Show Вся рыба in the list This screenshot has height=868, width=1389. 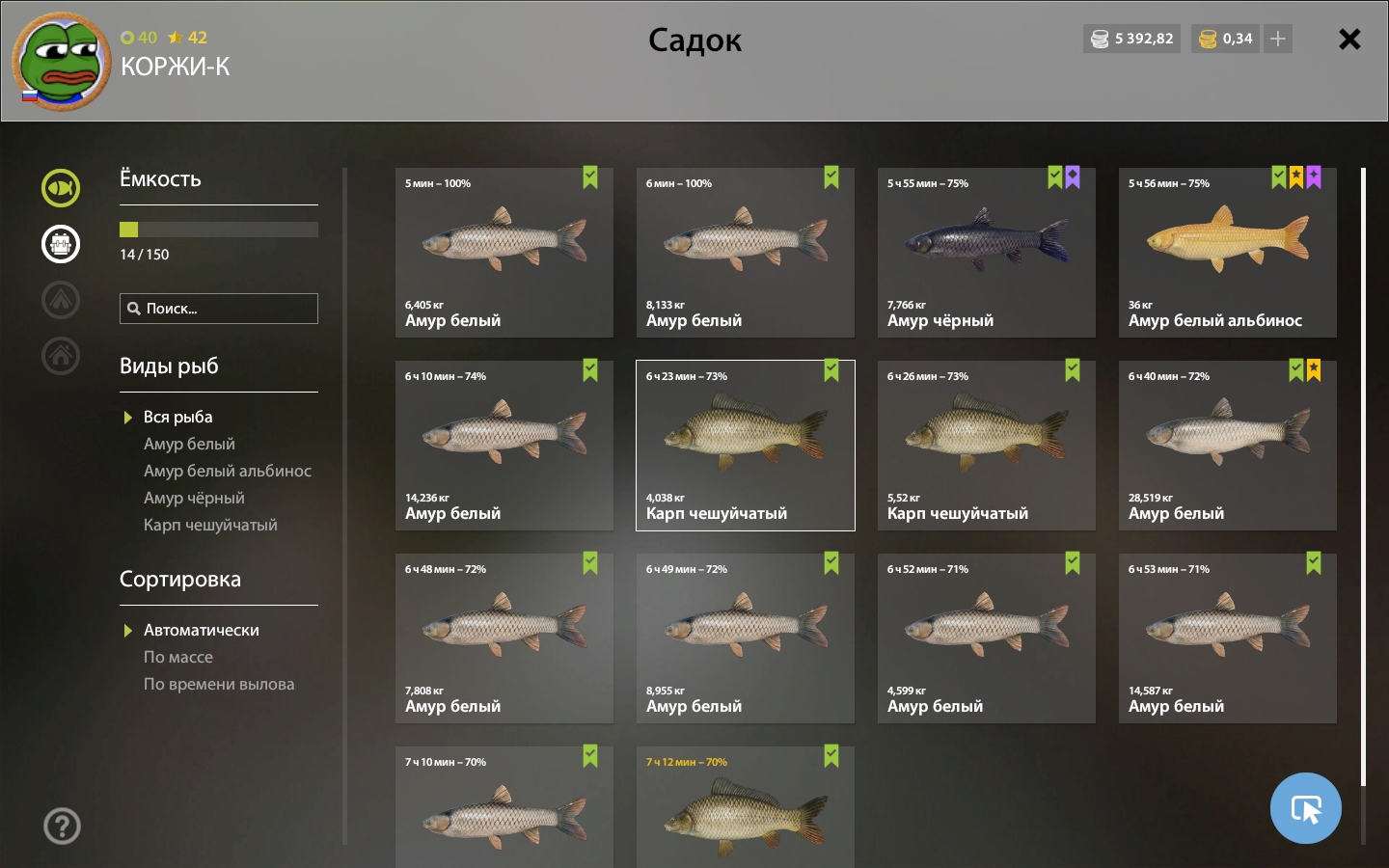point(178,417)
